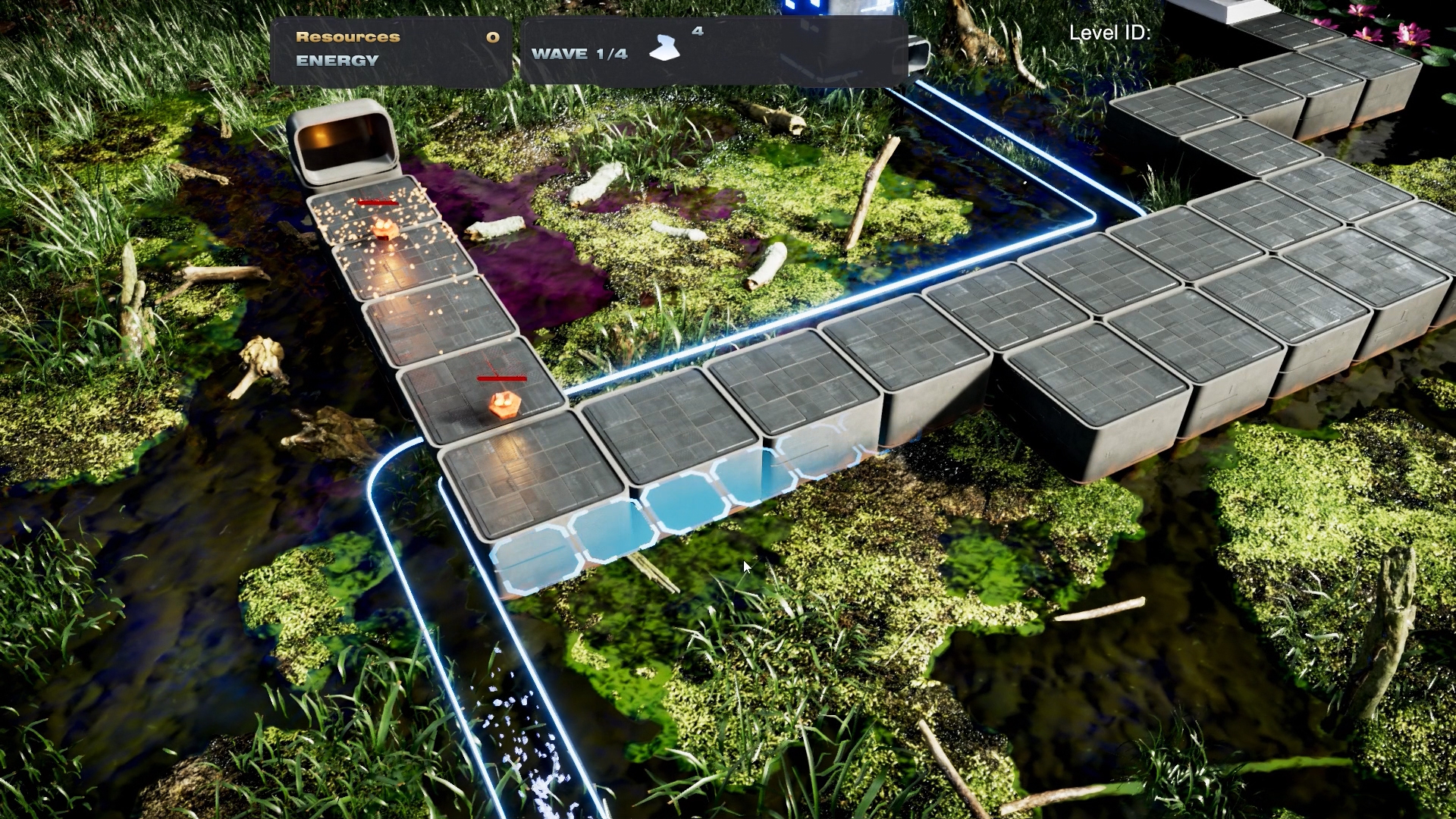Click the enemy preview icon in the wave panel
This screenshot has width=1456, height=819.
tap(665, 49)
